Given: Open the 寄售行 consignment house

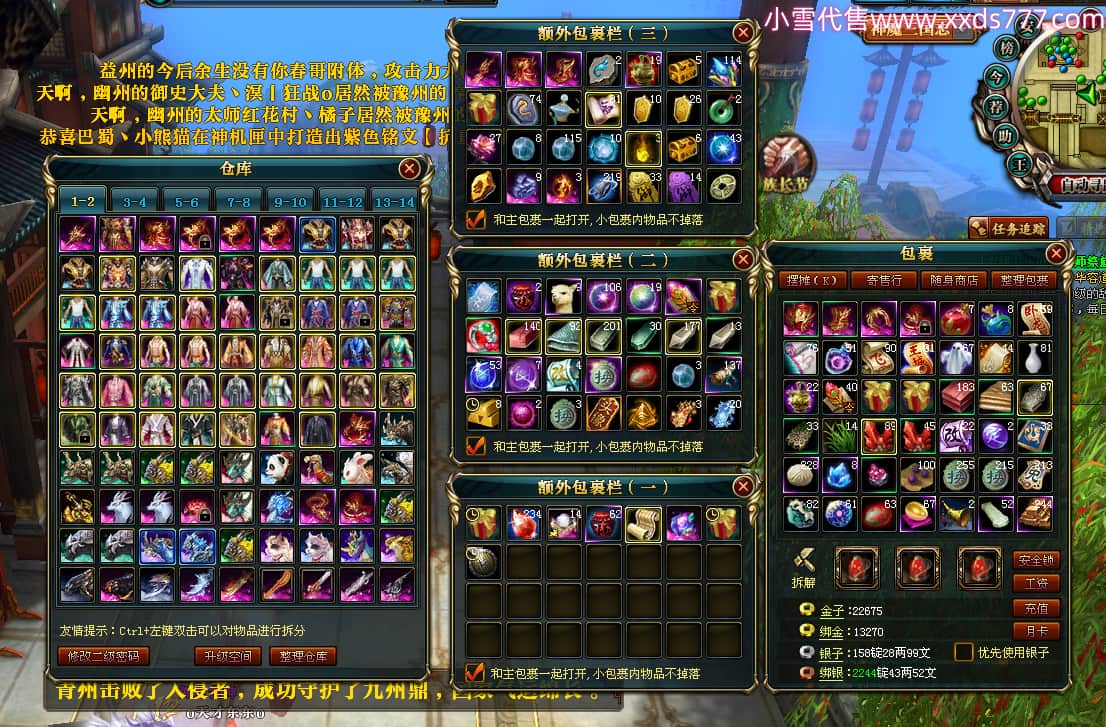Looking at the screenshot, I should pyautogui.click(x=884, y=281).
